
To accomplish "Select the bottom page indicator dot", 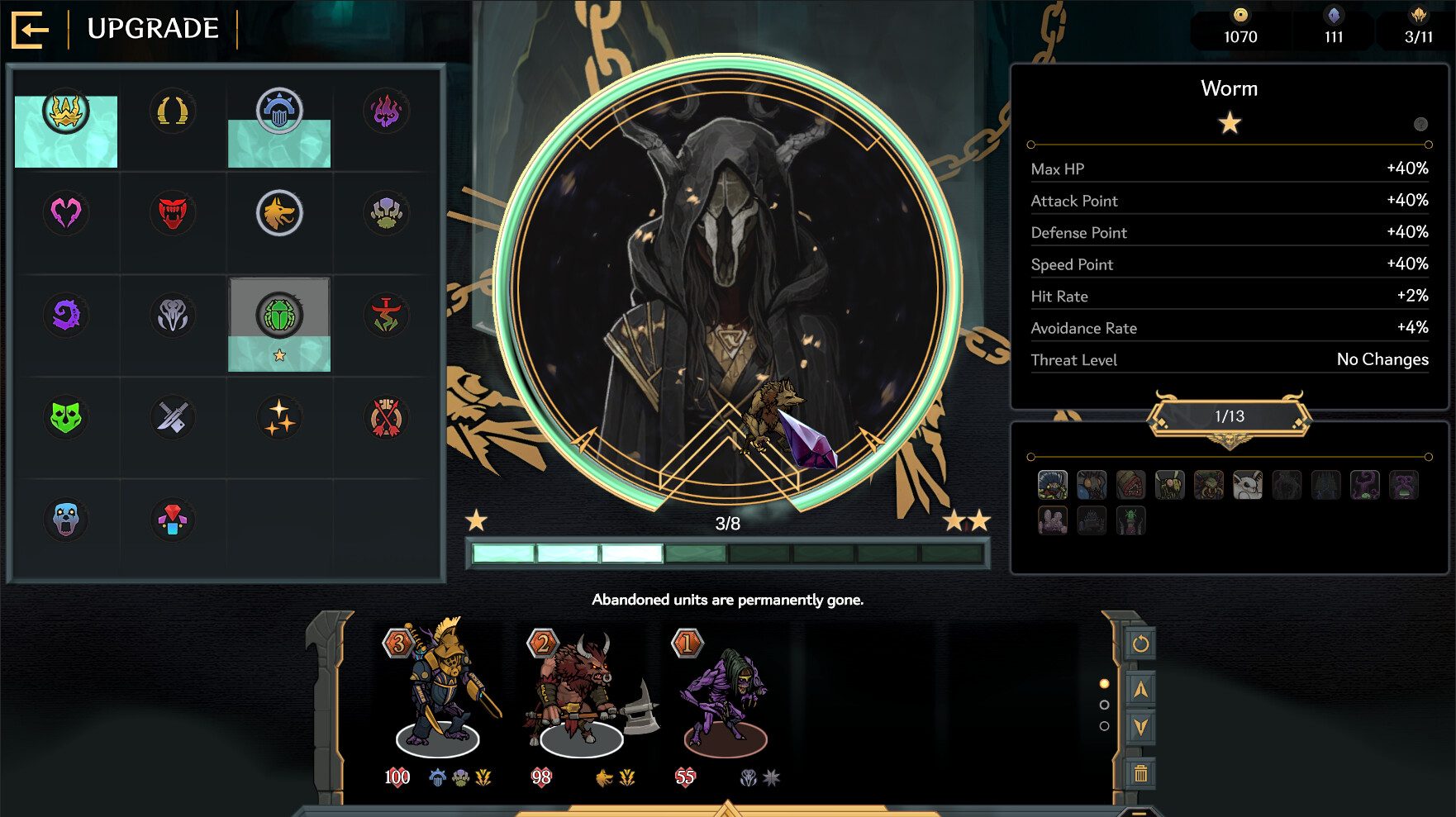I will click(x=1105, y=725).
